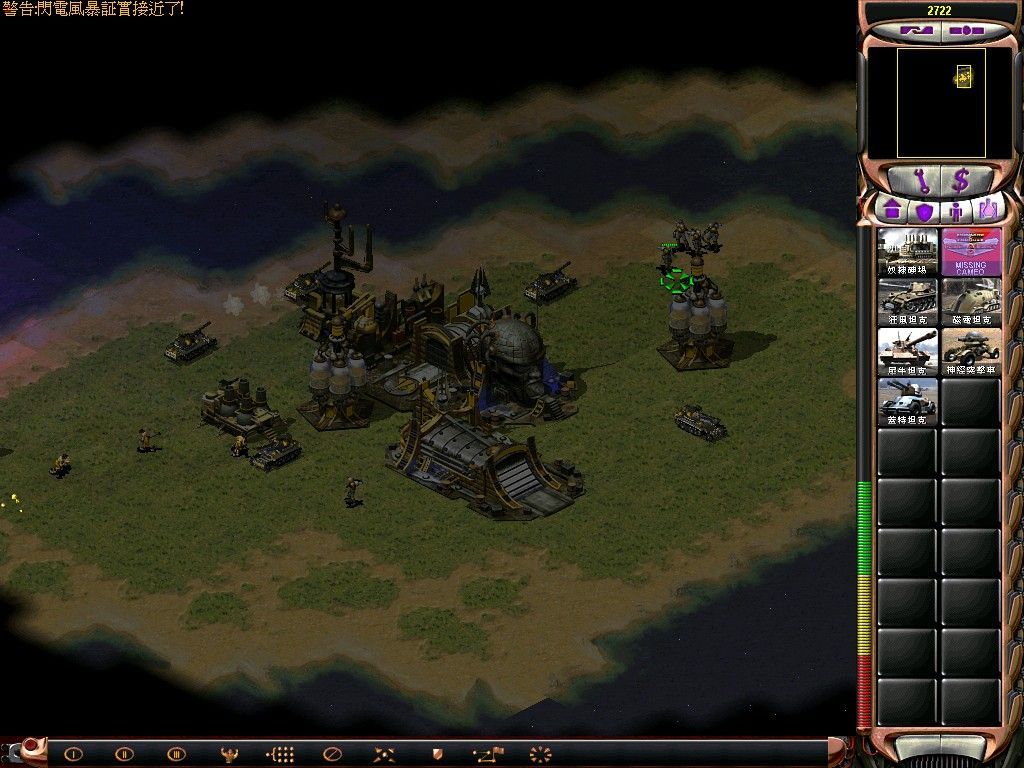Queue the twin-barrel gattling tank cameo
The height and width of the screenshot is (768, 1024).
pyautogui.click(x=908, y=402)
